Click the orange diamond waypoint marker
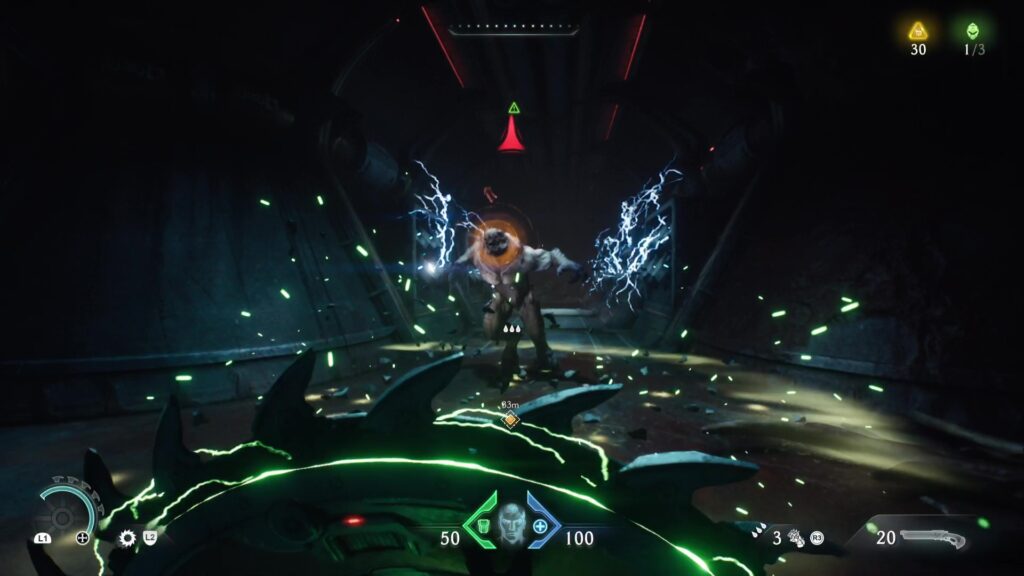 tap(510, 419)
